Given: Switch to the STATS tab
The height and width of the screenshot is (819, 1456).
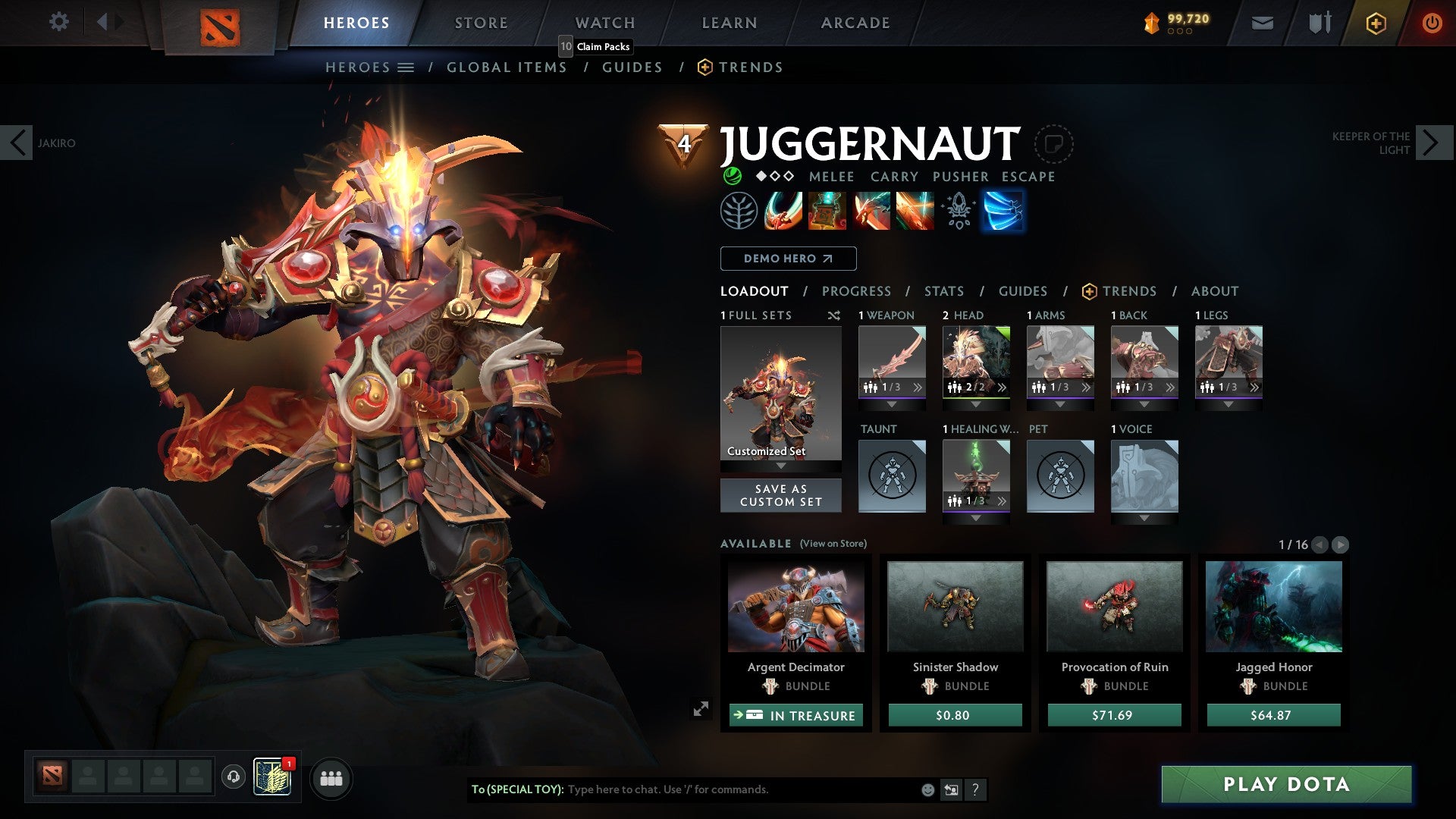Looking at the screenshot, I should [943, 290].
